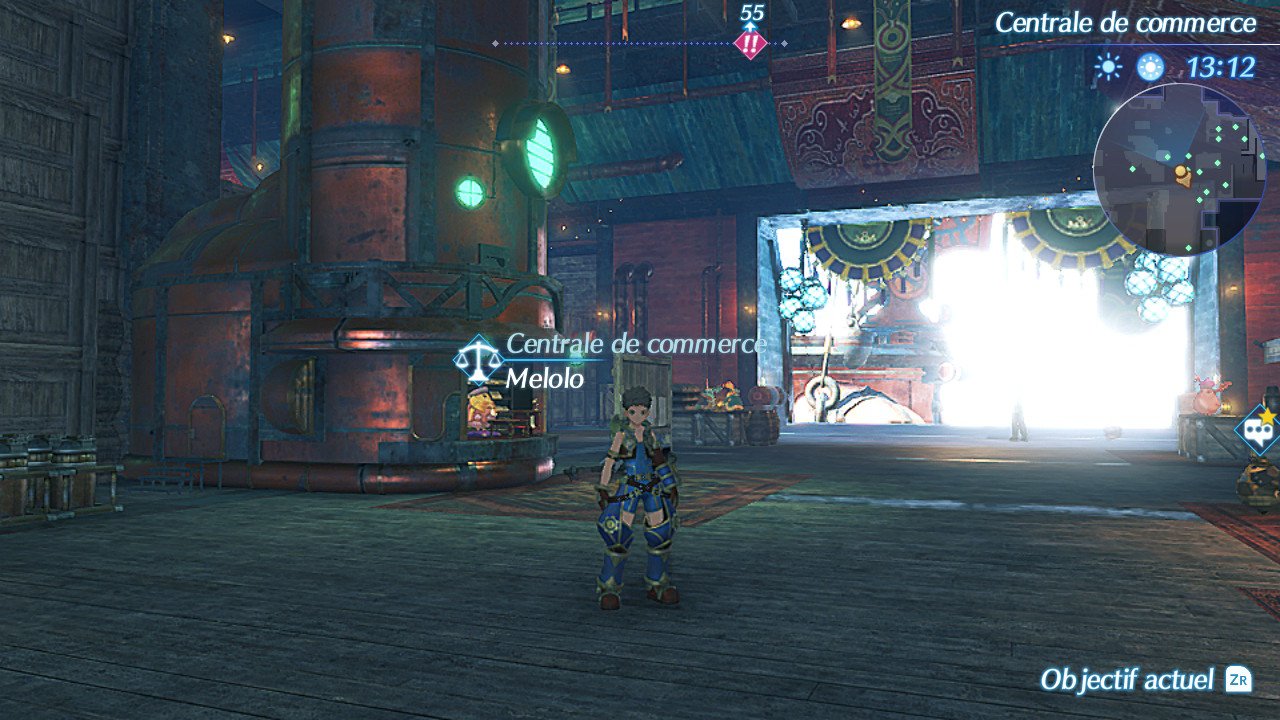
Task: Click the left diamond on the compass line
Action: pos(494,43)
